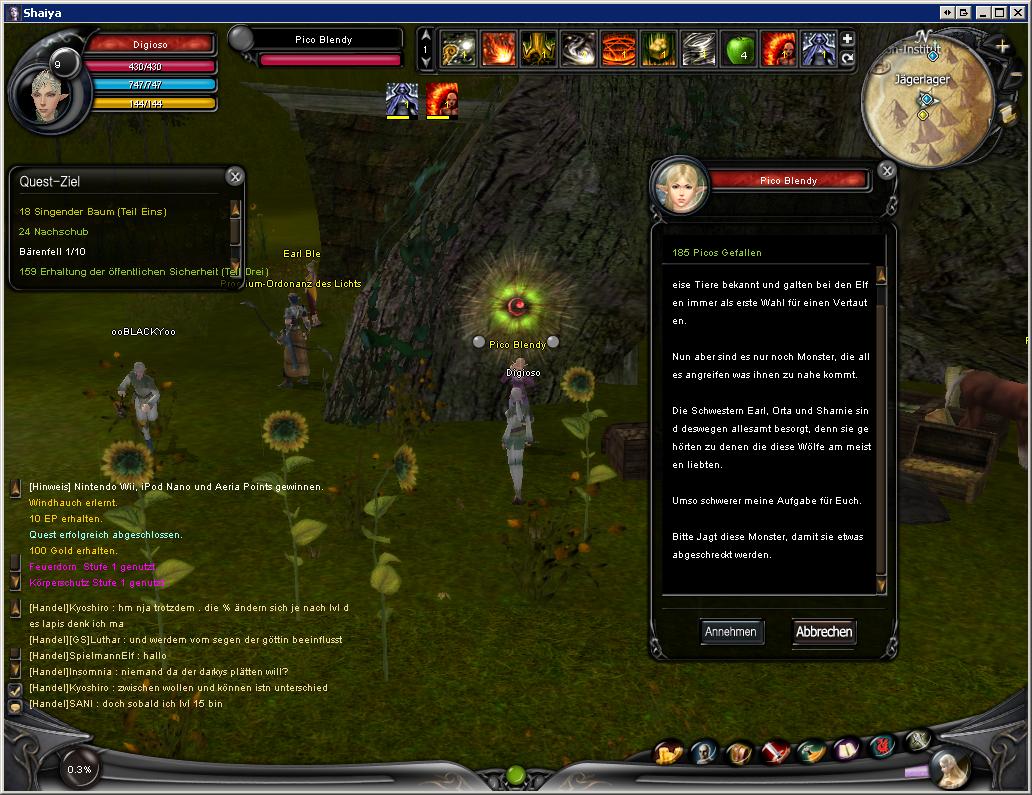
Task: Close the Pico Blendy dialogue window
Action: coord(887,171)
